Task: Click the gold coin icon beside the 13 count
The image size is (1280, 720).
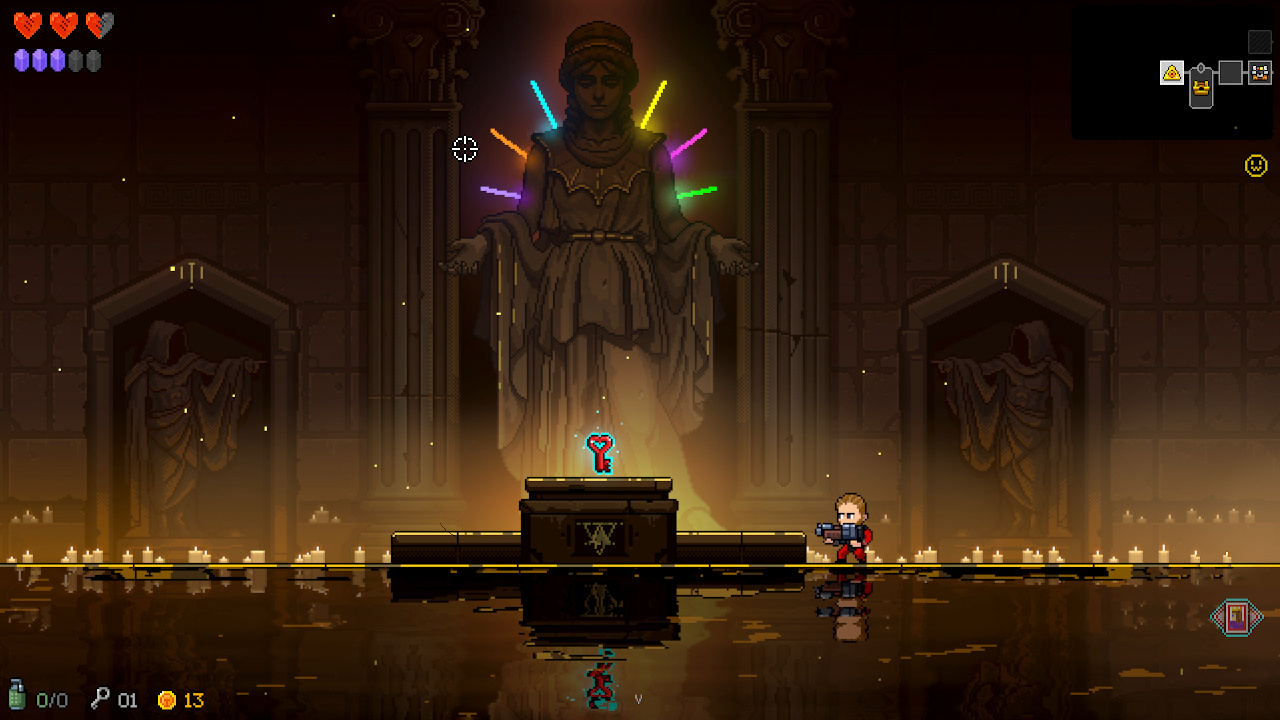Action: 166,699
